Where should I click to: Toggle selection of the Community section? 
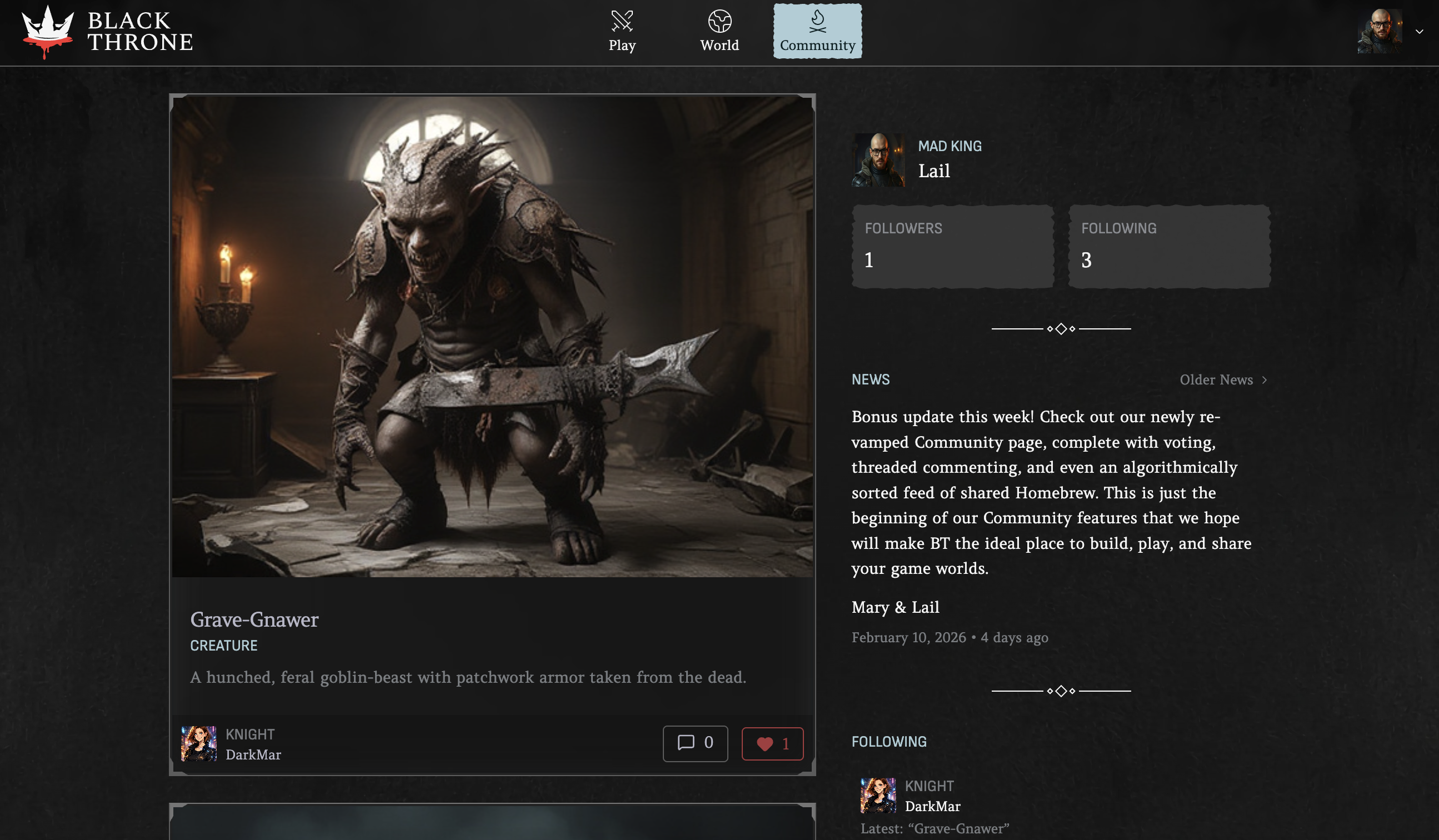point(817,32)
